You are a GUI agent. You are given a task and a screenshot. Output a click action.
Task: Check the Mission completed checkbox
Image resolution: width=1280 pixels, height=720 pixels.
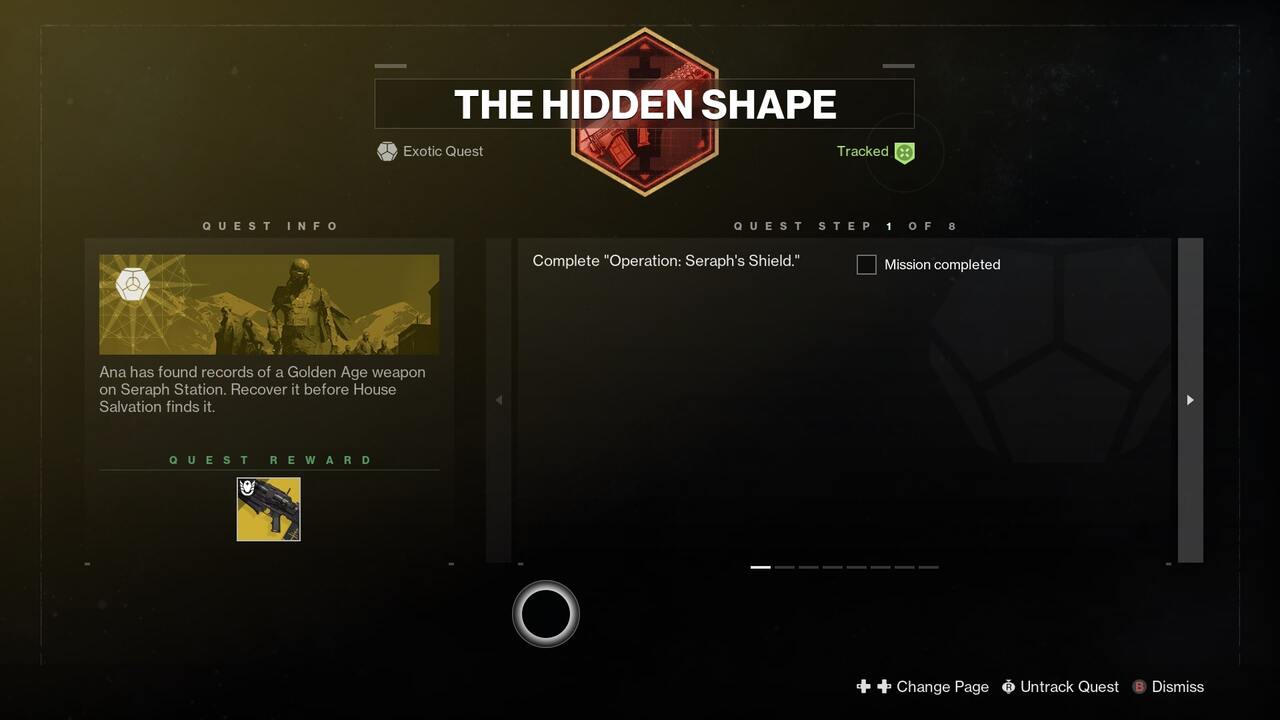tap(866, 264)
